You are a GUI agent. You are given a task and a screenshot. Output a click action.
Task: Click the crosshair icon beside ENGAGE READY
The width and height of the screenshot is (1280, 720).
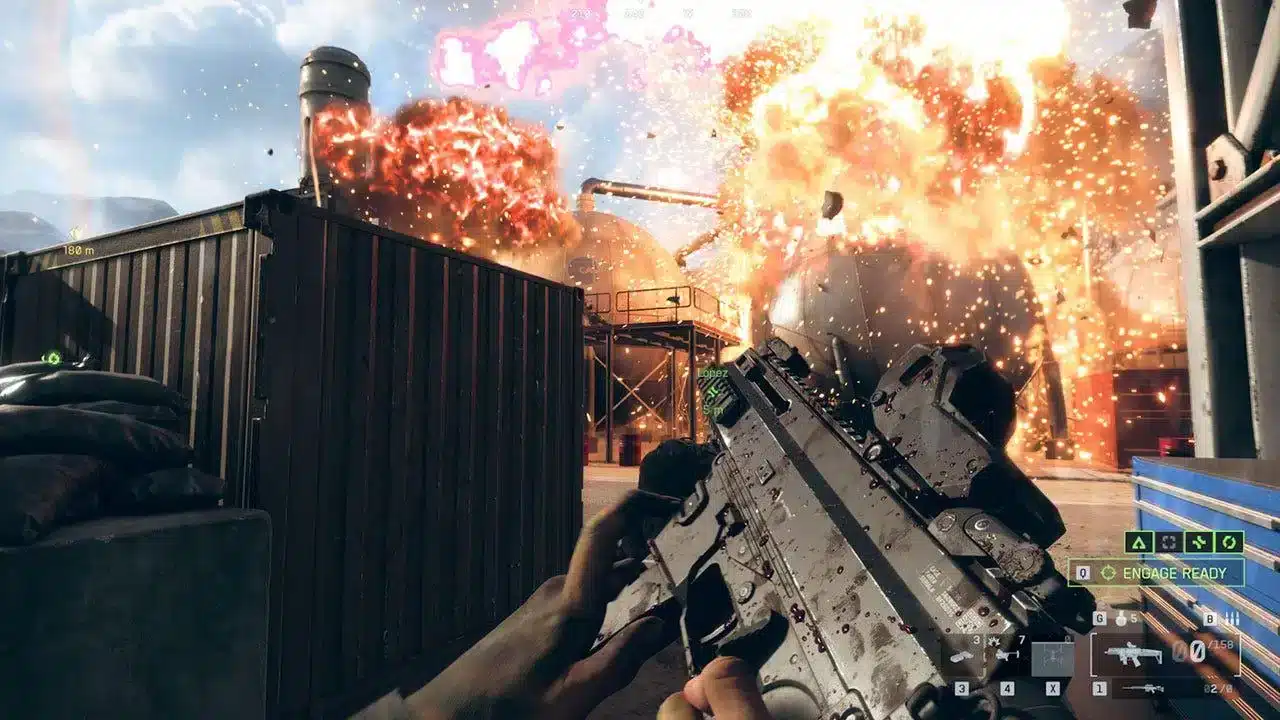[x=1109, y=572]
